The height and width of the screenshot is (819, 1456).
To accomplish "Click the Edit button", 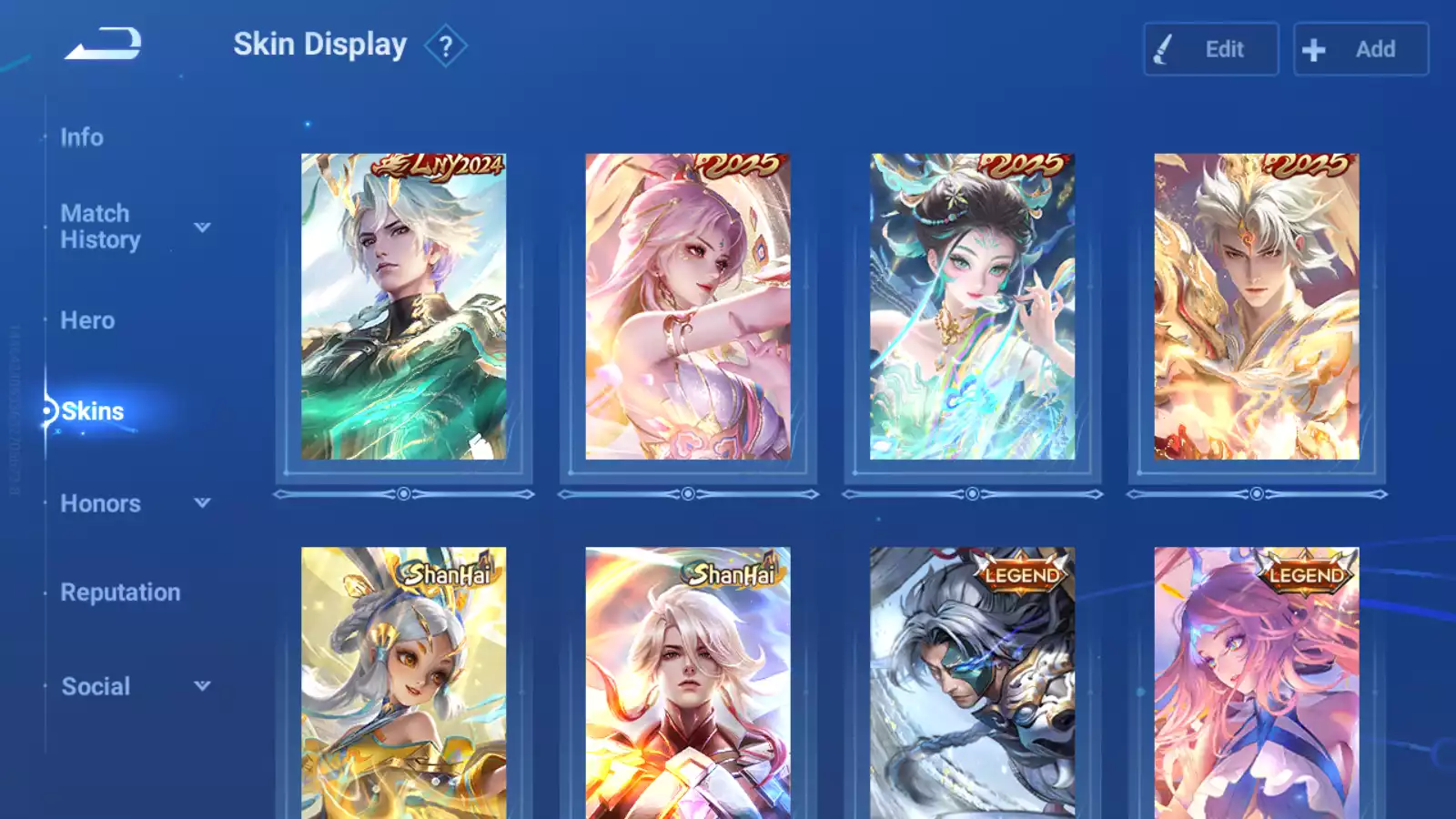I will pos(1210,49).
